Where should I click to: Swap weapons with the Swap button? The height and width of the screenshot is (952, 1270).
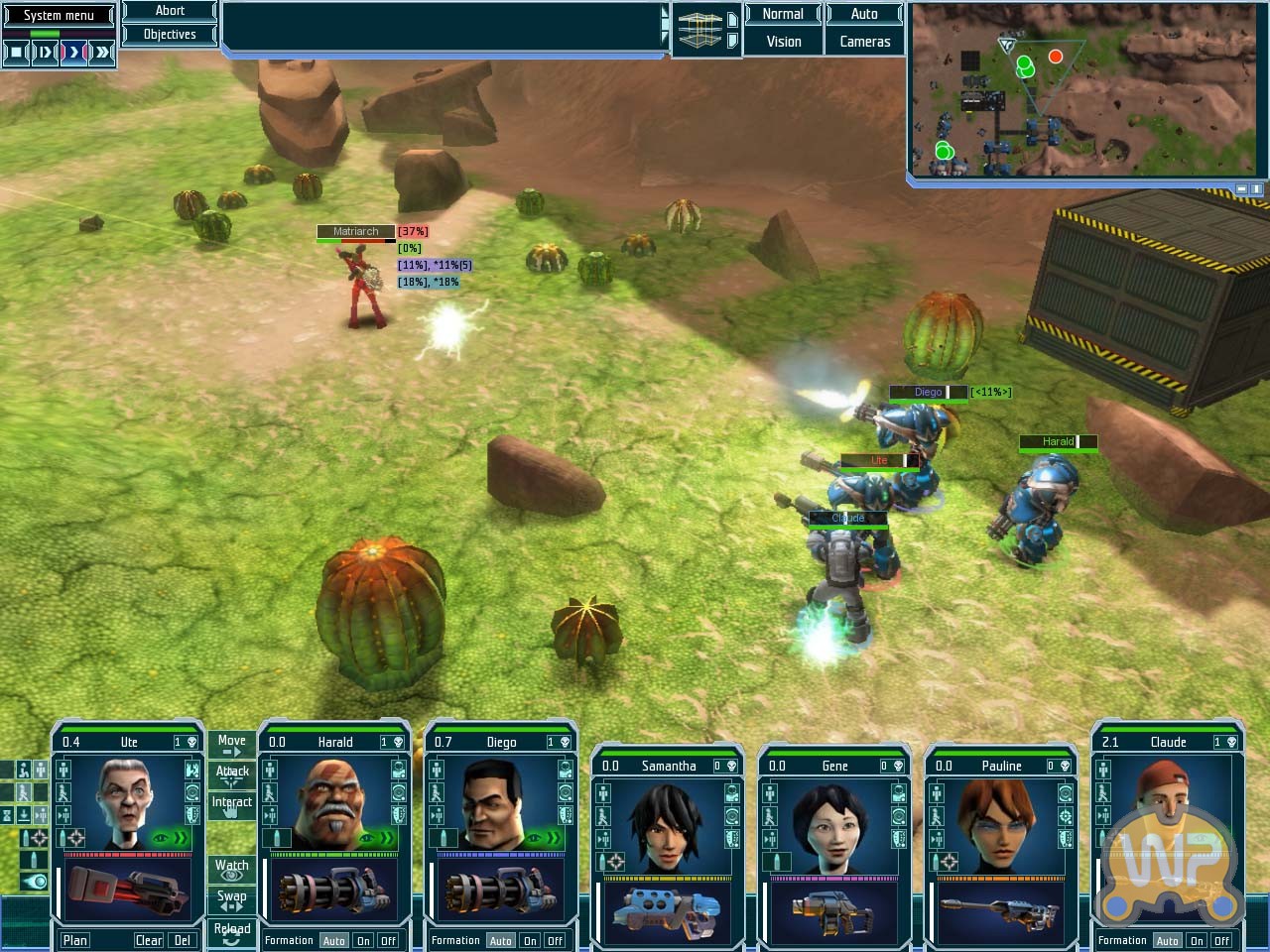(x=231, y=898)
